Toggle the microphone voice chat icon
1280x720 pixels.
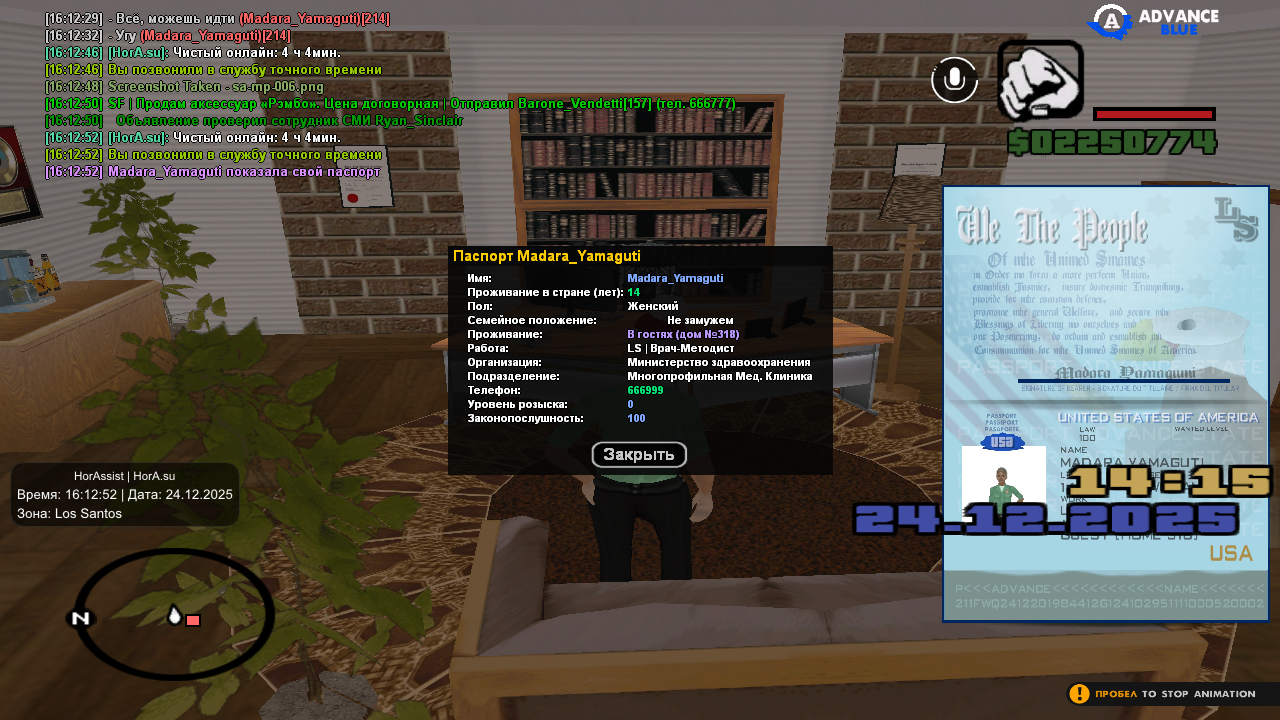pos(954,80)
